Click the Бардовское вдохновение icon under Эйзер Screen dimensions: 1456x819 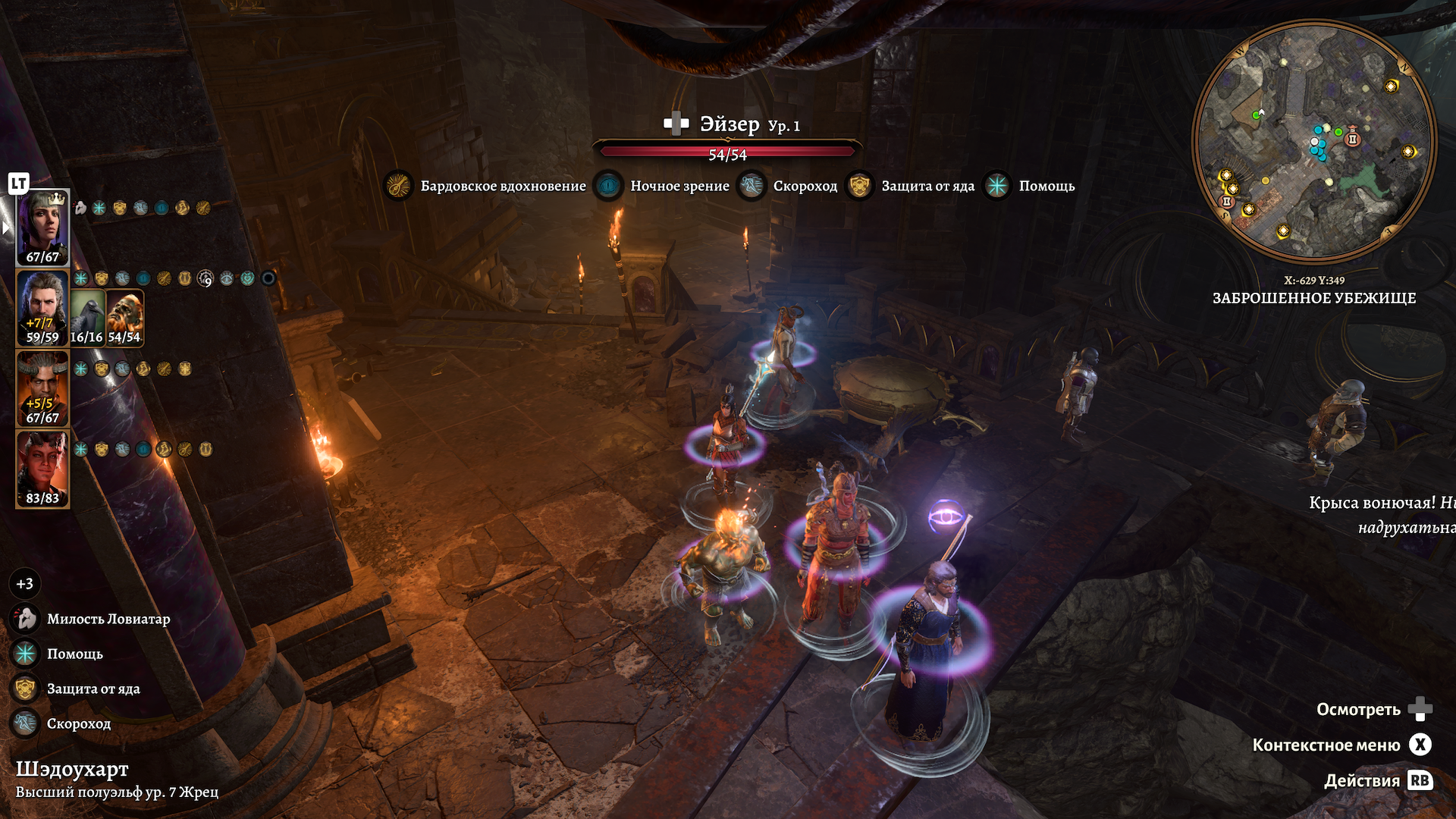399,186
